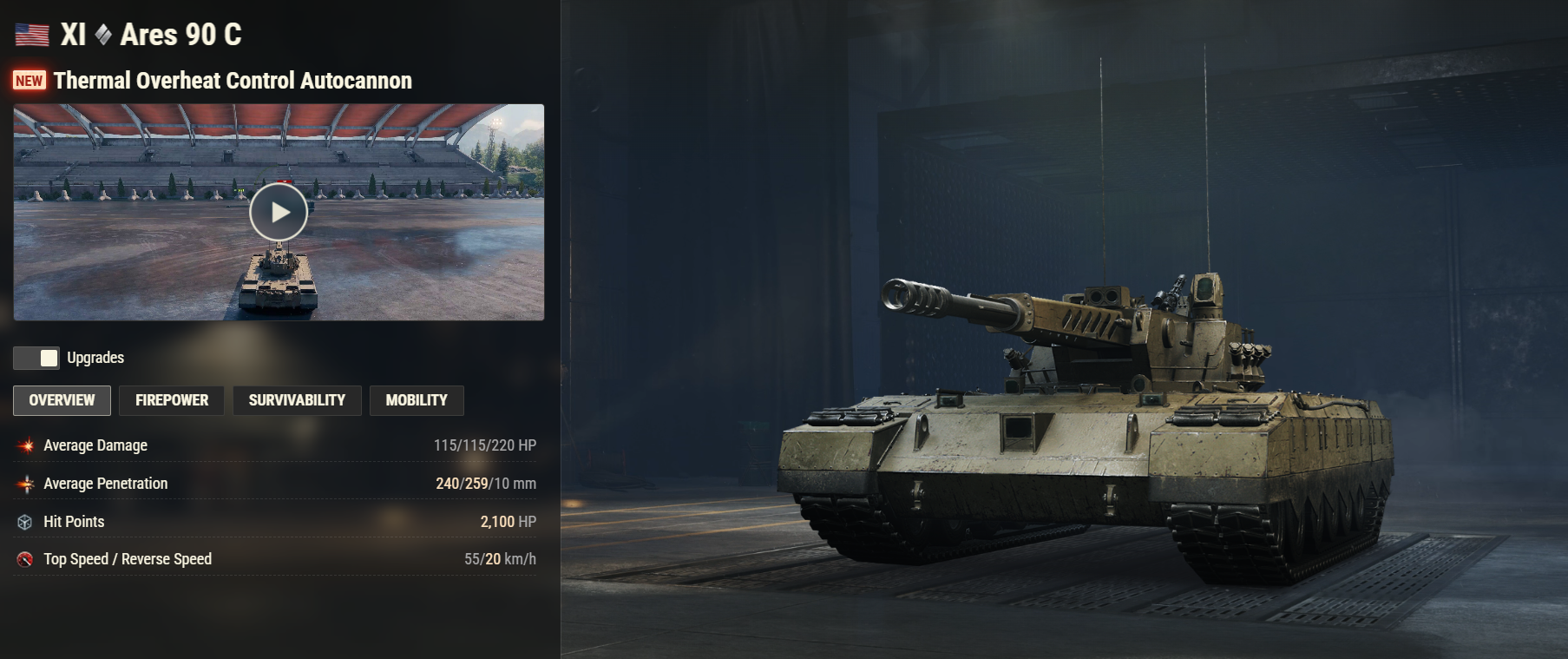Image resolution: width=1568 pixels, height=659 pixels.
Task: Open the Overview section
Action: pos(62,400)
